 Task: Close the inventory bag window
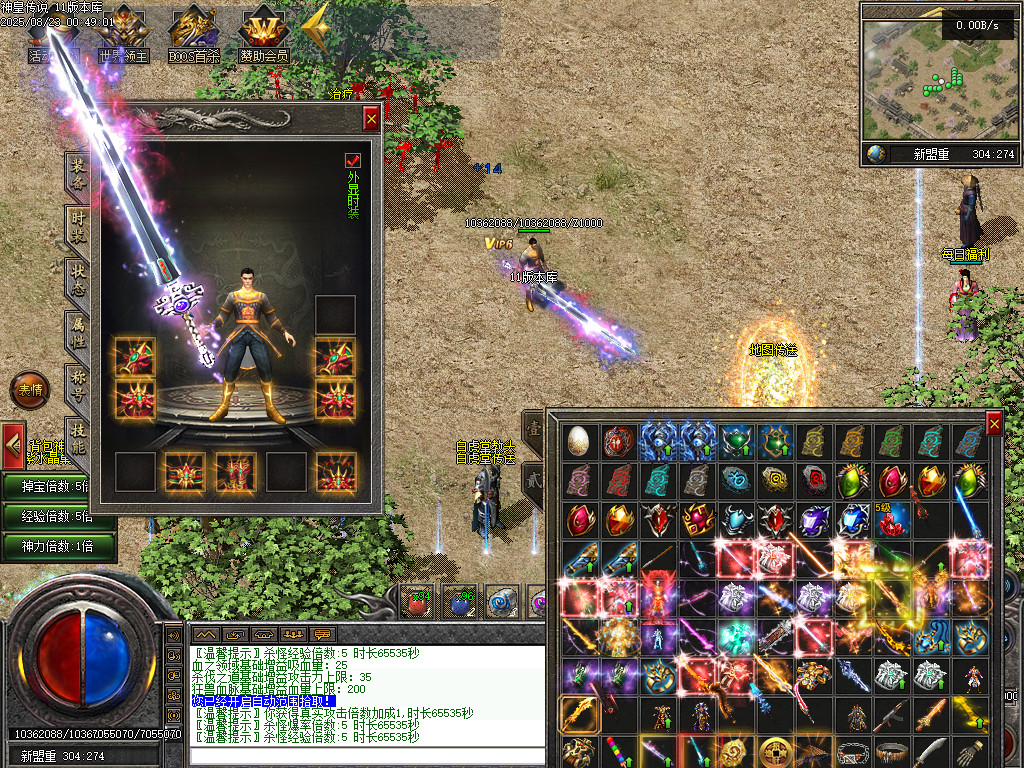[x=993, y=424]
